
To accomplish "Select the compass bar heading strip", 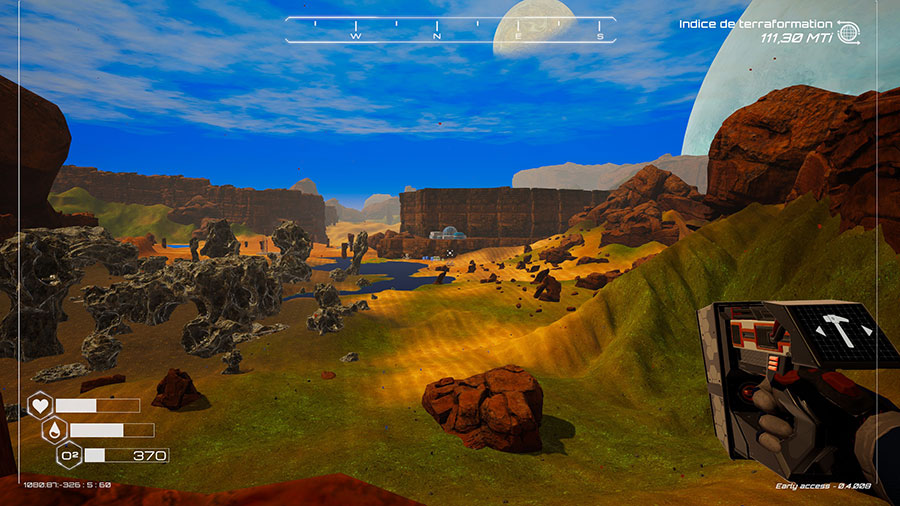I will (x=449, y=30).
